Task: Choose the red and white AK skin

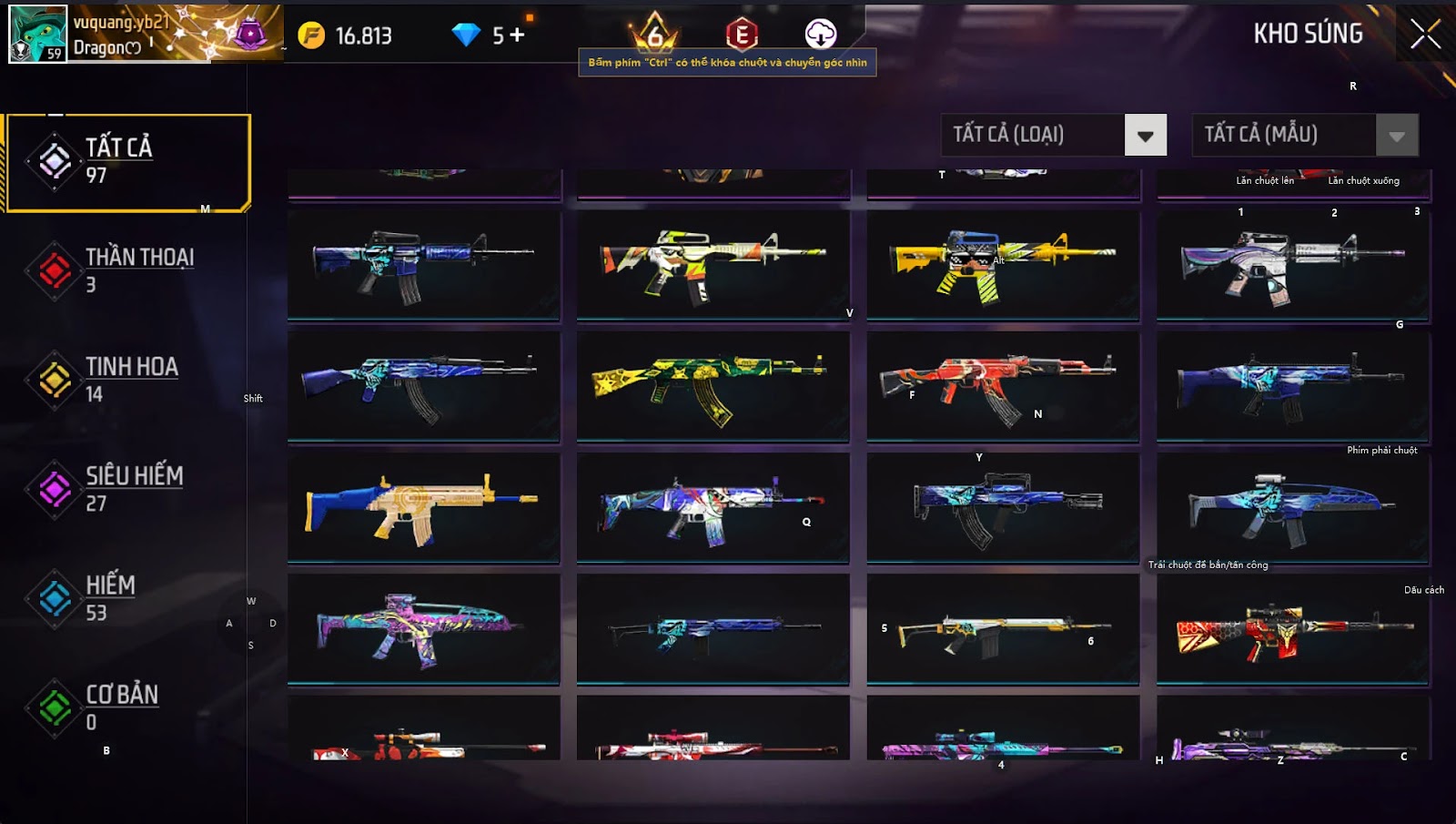Action: coord(1003,386)
